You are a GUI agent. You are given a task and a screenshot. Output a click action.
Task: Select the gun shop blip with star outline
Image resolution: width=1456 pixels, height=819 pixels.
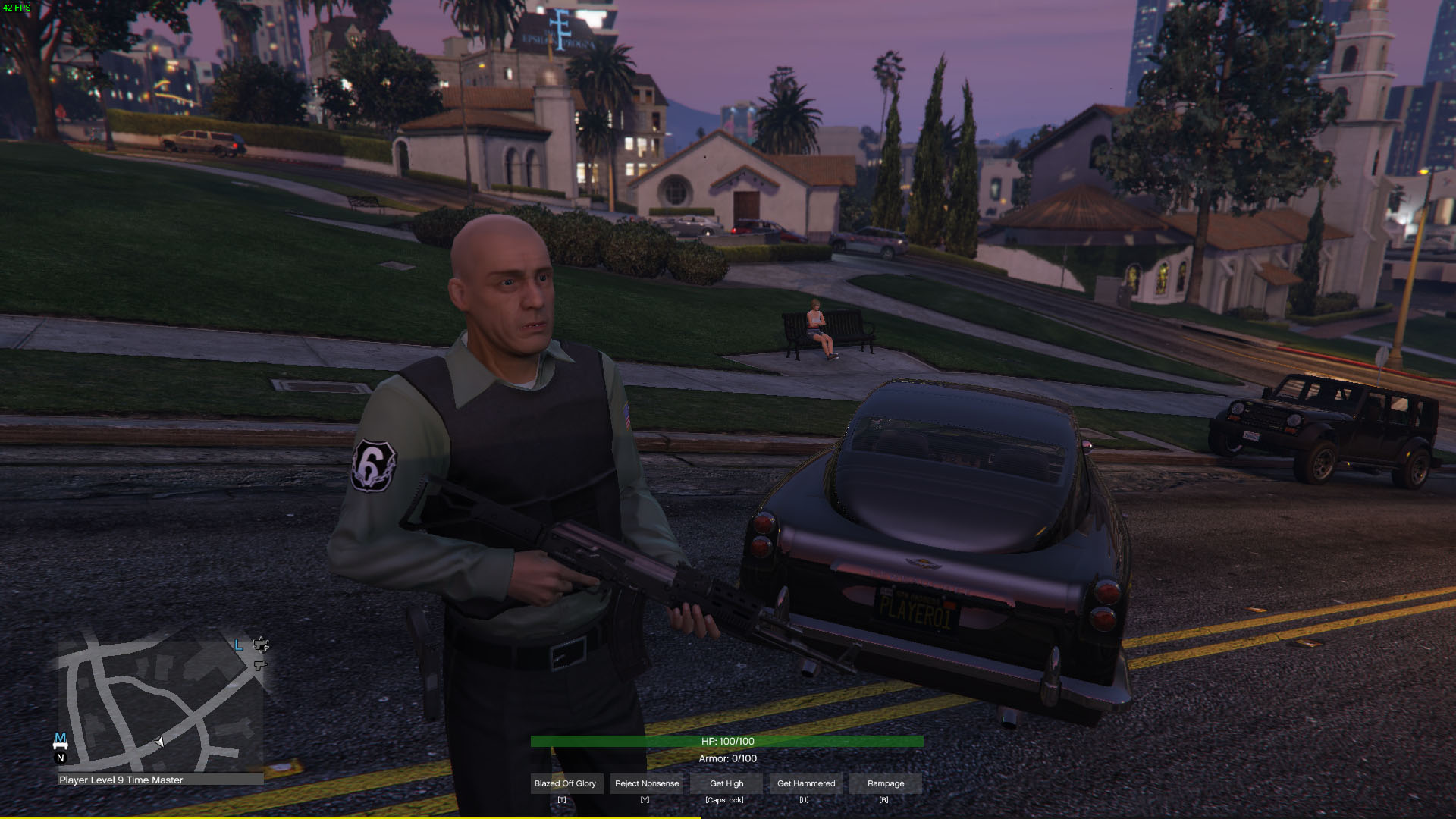[x=261, y=645]
